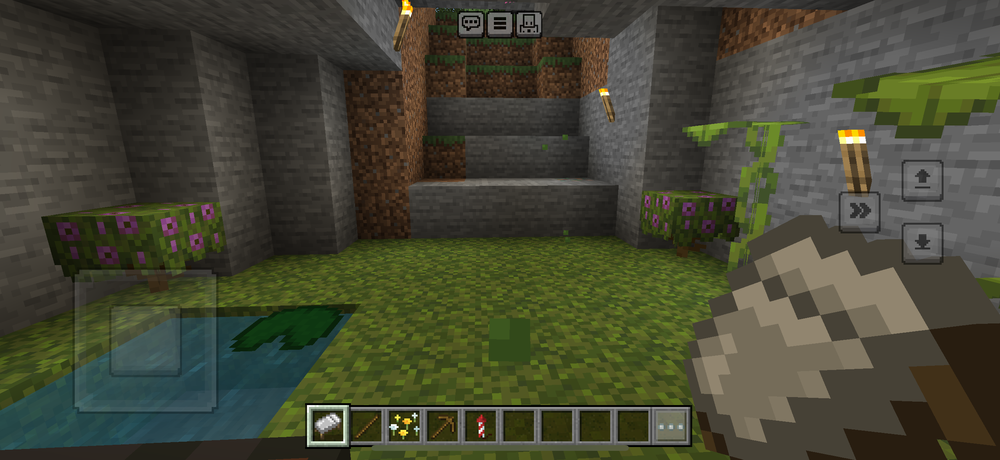Select the firework rocket hotbar slot
The image size is (1000, 460).
pyautogui.click(x=481, y=426)
